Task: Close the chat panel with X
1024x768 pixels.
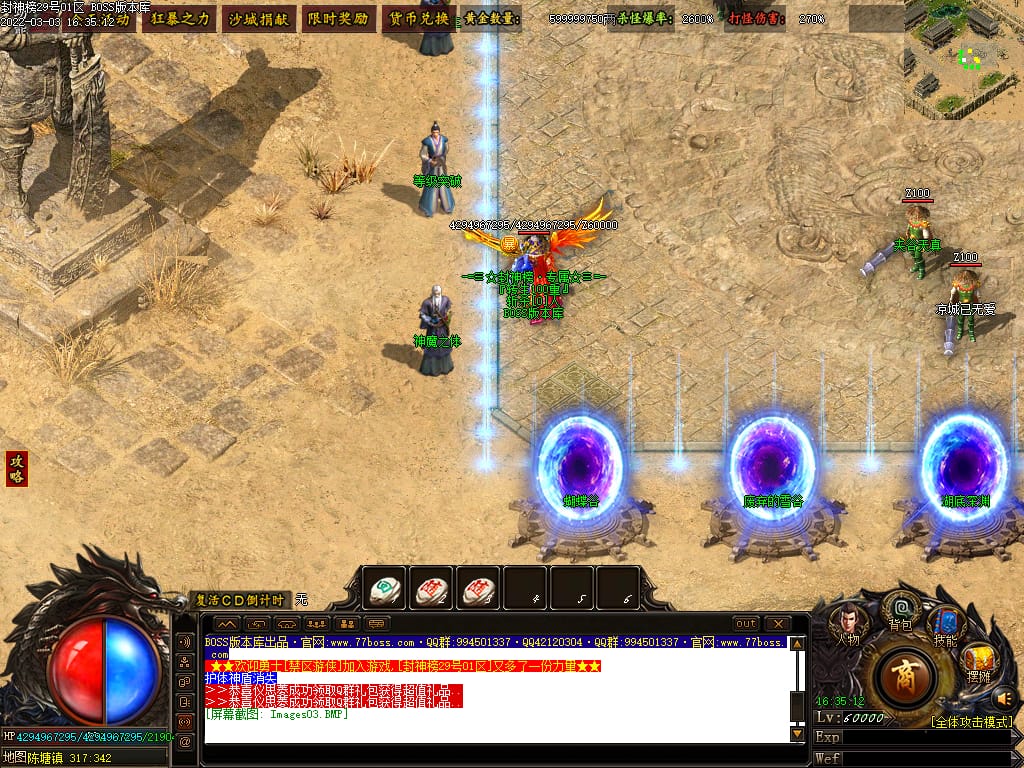Action: tap(777, 624)
